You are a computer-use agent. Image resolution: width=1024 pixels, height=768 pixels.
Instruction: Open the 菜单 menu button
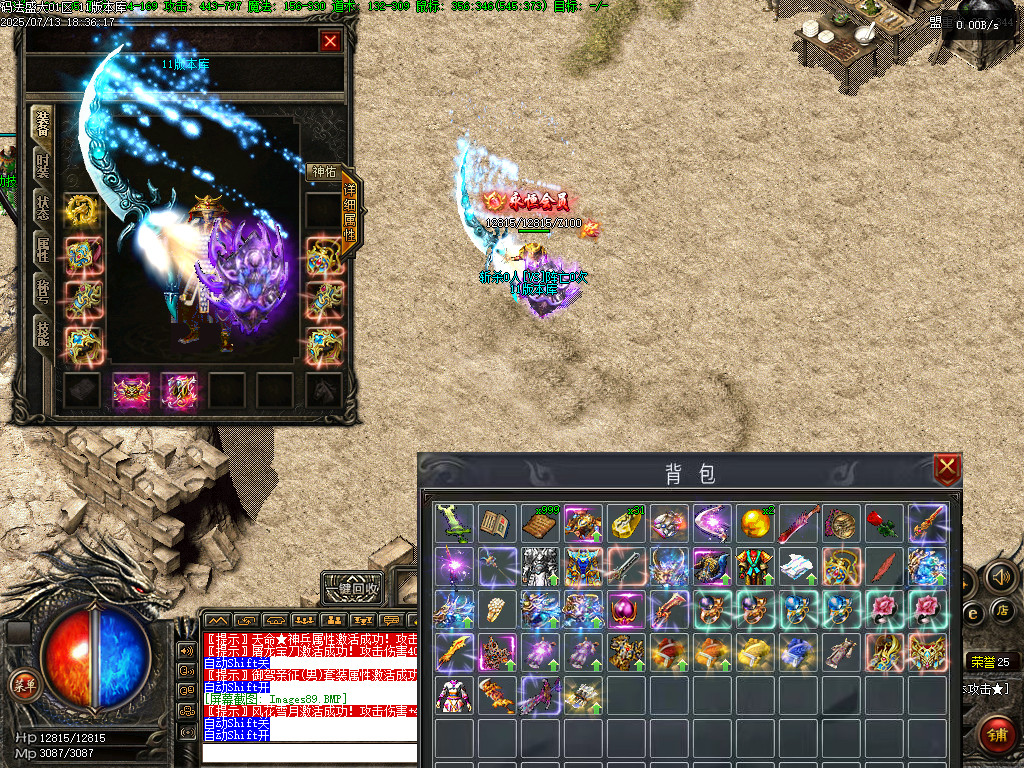tap(22, 685)
